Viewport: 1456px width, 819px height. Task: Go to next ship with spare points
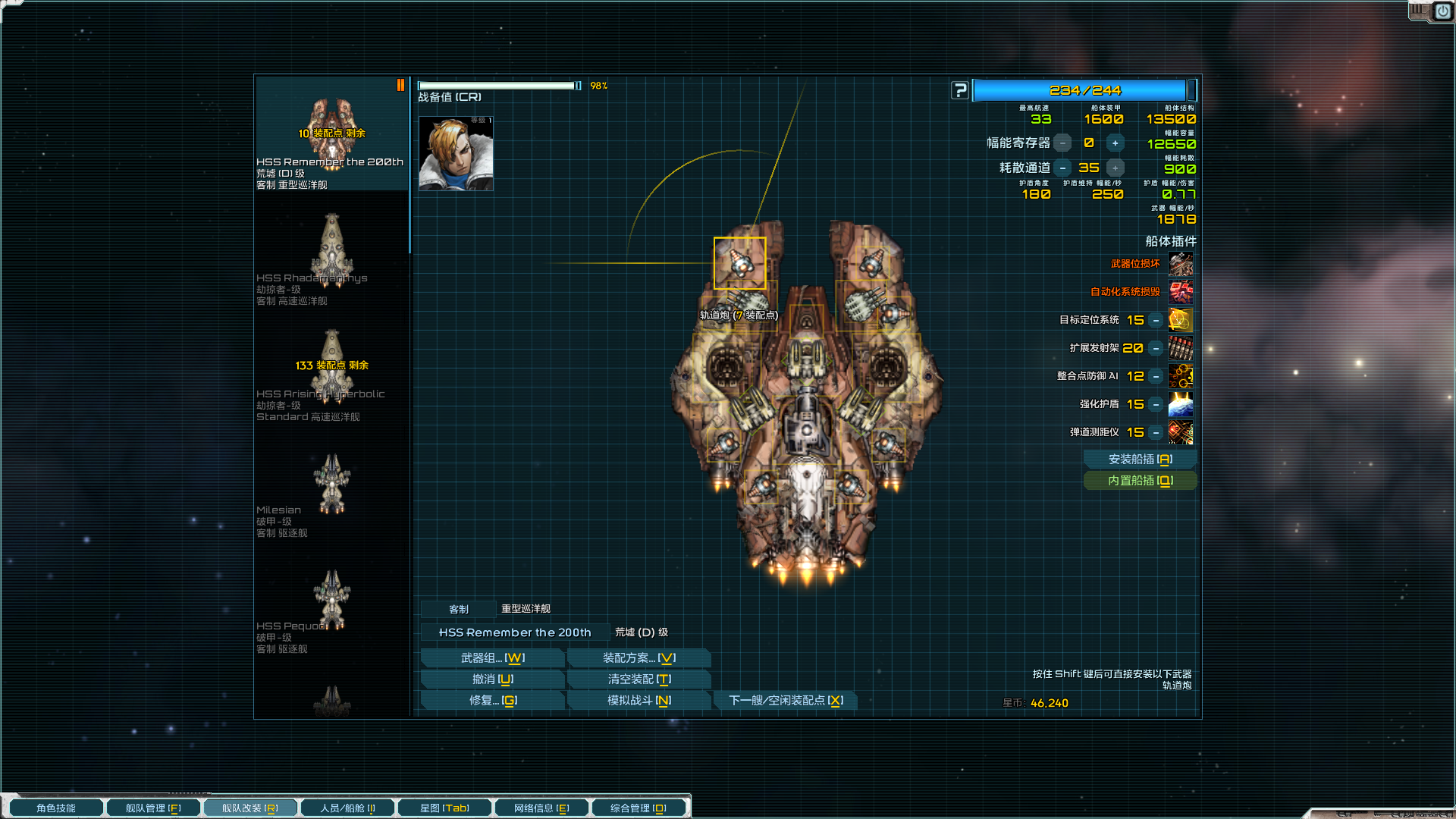tap(786, 701)
